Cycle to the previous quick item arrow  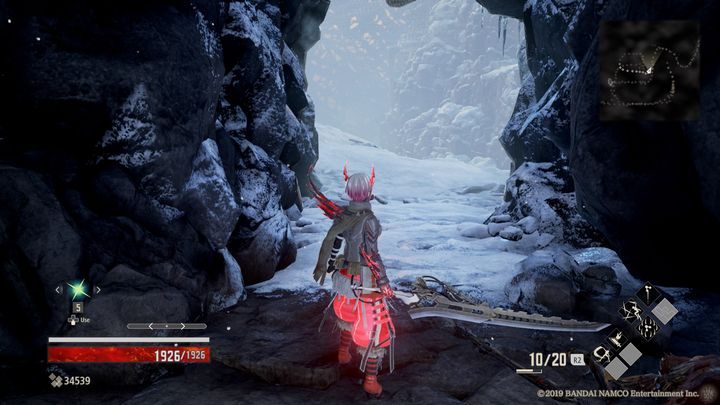tap(58, 290)
